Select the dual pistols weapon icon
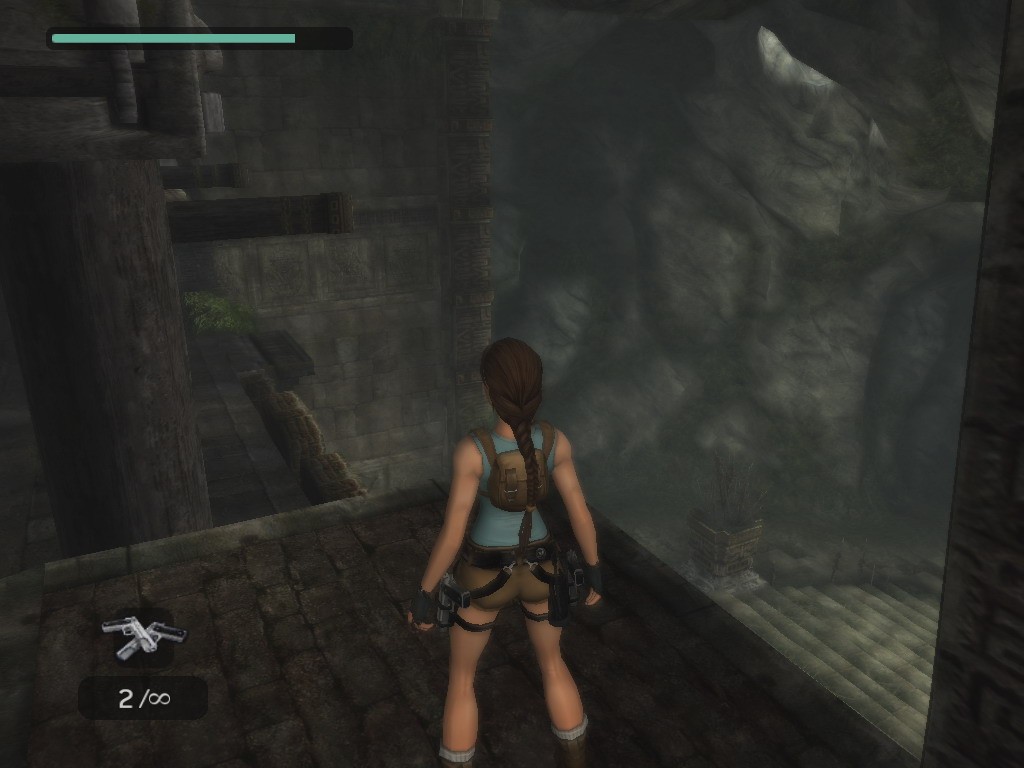The image size is (1024, 768). coord(143,636)
